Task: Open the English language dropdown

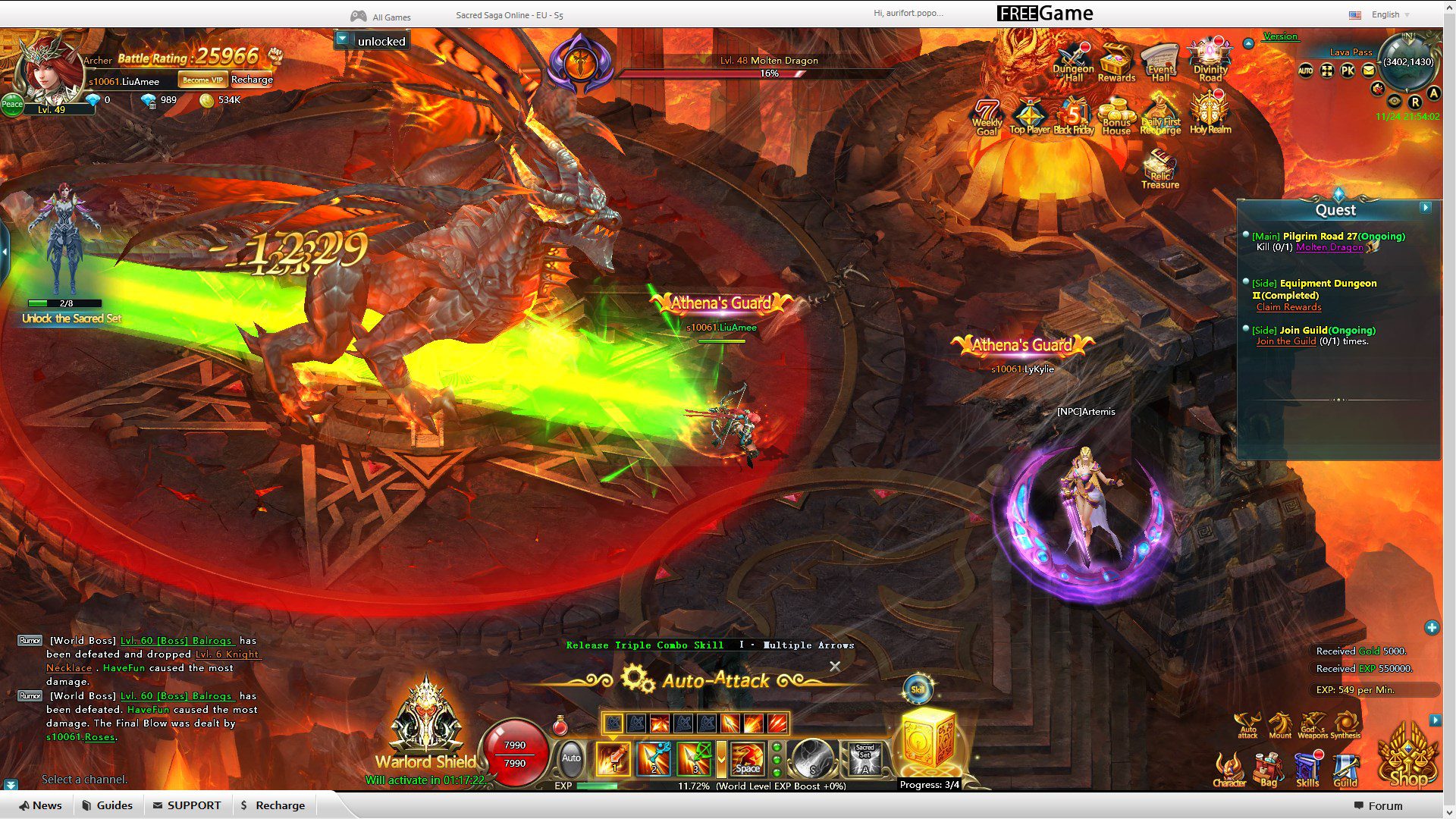Action: (x=1385, y=14)
